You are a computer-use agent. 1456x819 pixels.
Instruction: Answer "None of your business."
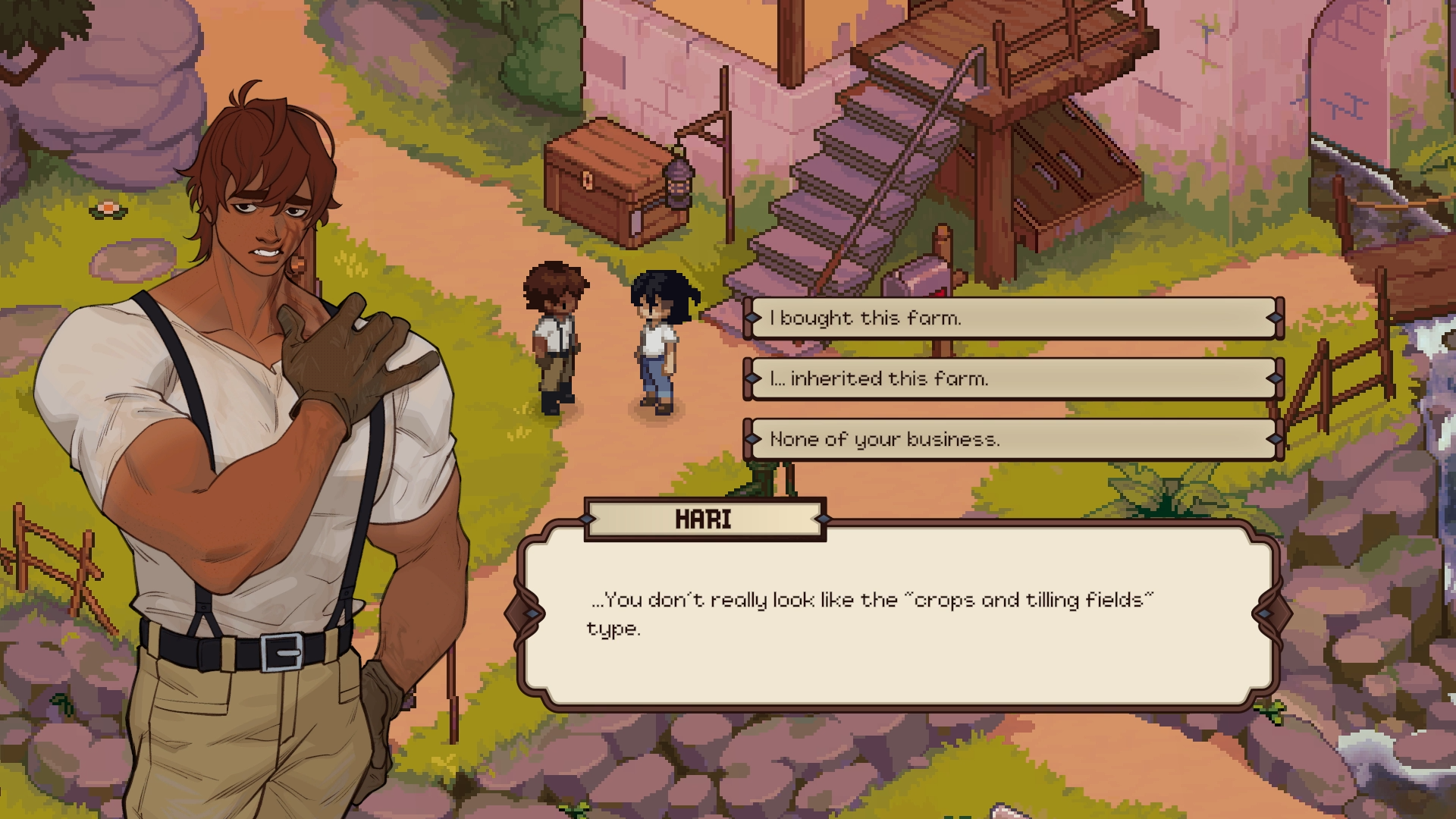pos(1012,439)
